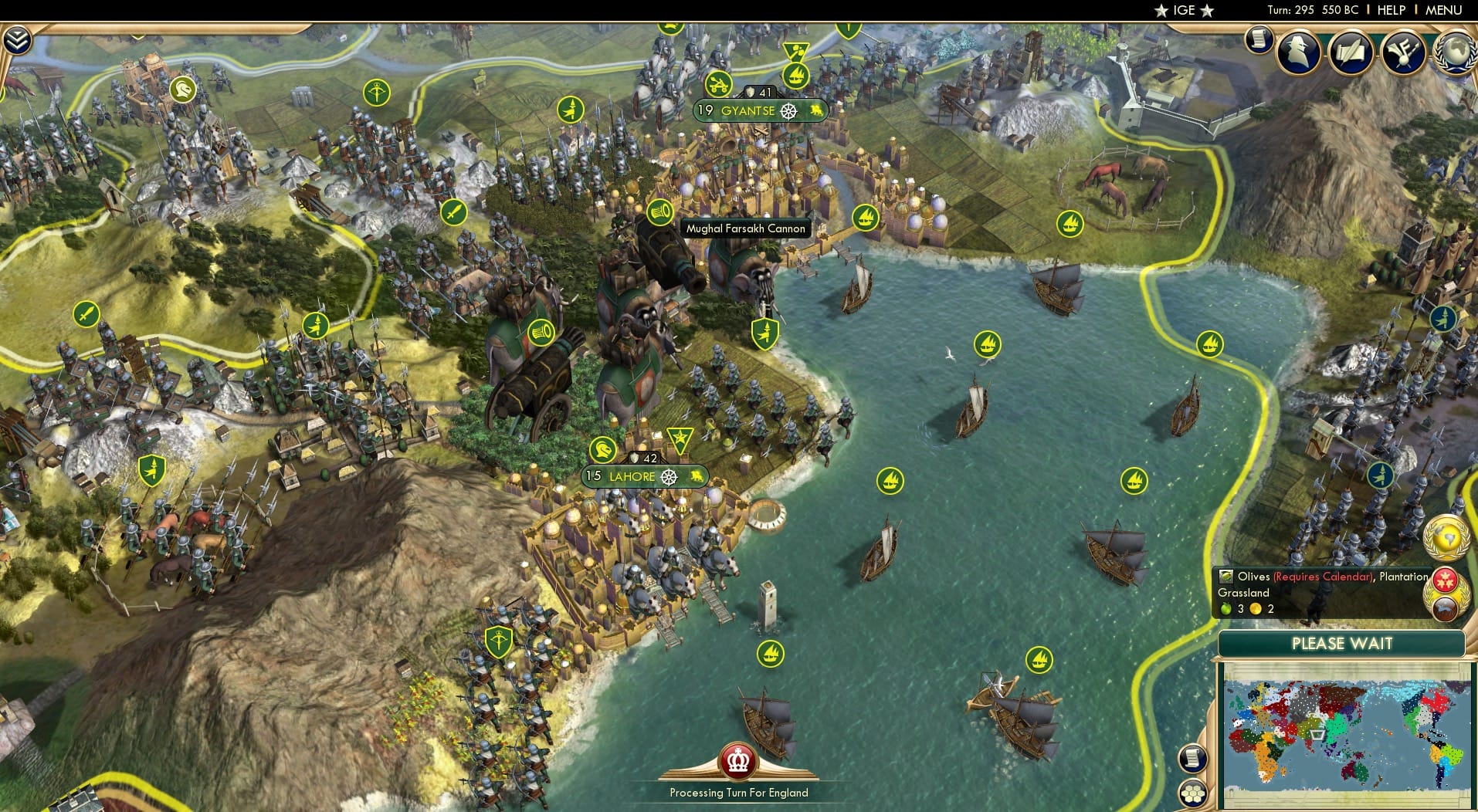1478x812 pixels.
Task: Click the crown icon above Processing Turn banner
Action: pos(738,763)
